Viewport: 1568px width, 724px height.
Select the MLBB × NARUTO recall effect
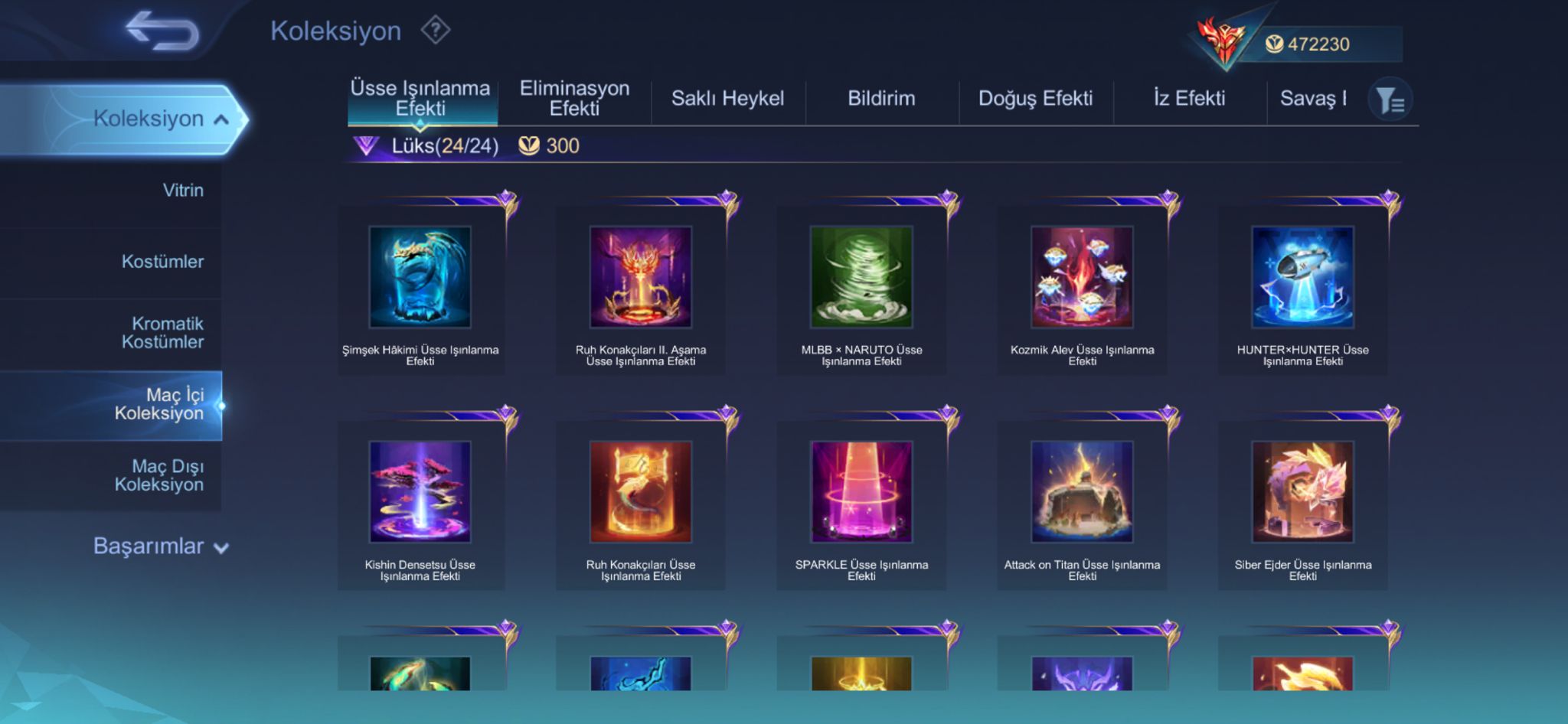pyautogui.click(x=861, y=277)
